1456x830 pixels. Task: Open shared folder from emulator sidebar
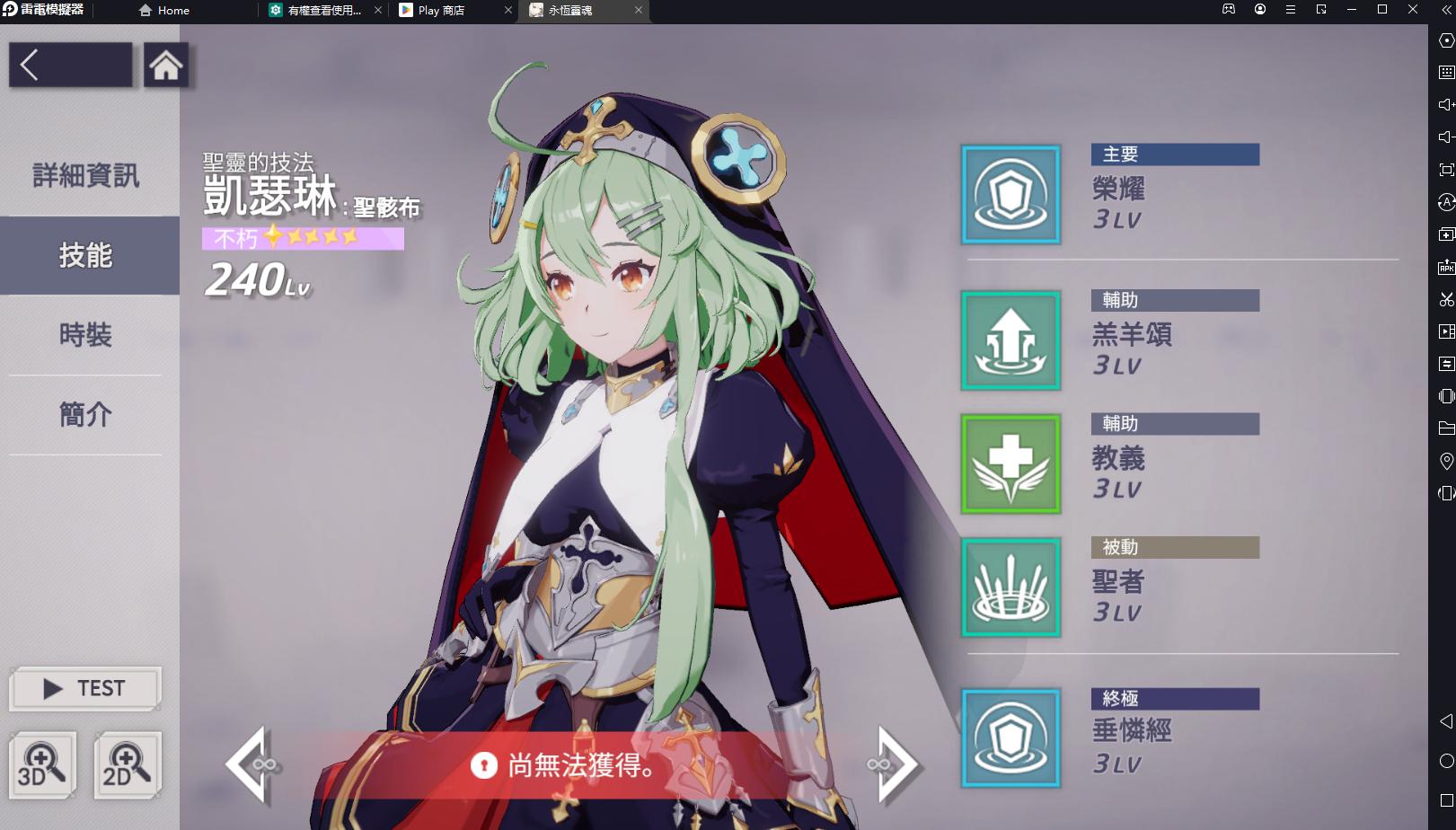[1446, 428]
